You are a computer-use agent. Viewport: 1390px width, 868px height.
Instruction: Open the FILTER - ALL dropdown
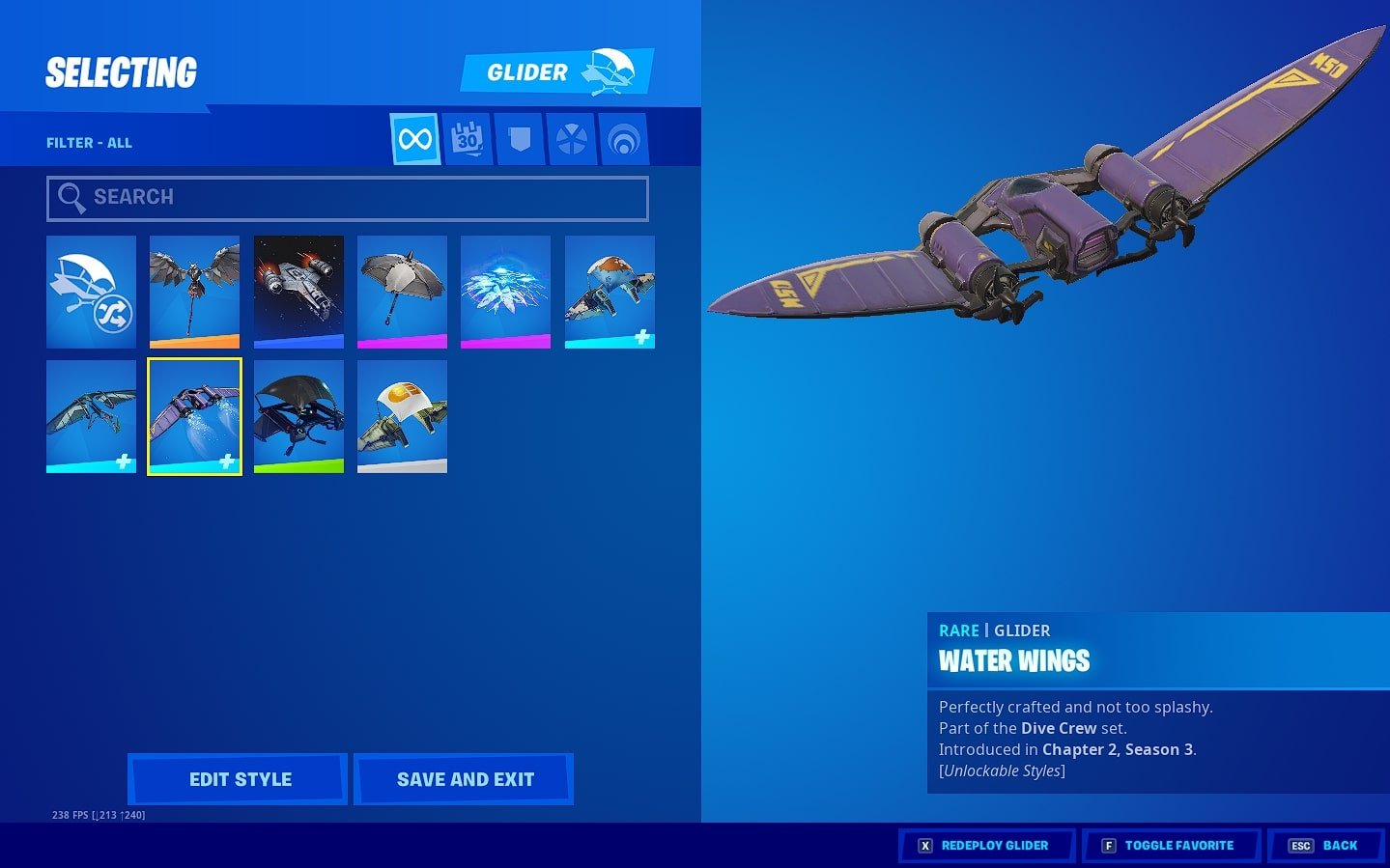coord(89,142)
